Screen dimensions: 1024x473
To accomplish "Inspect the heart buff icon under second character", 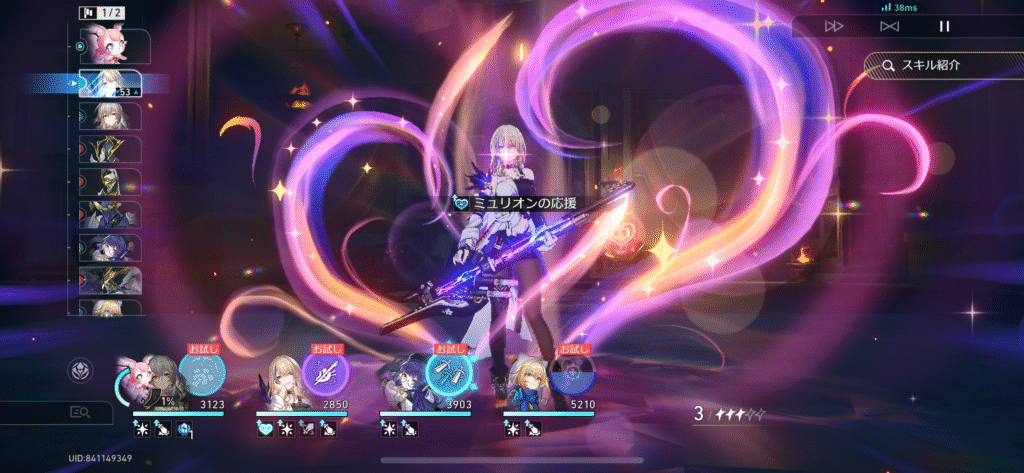I will pos(265,428).
